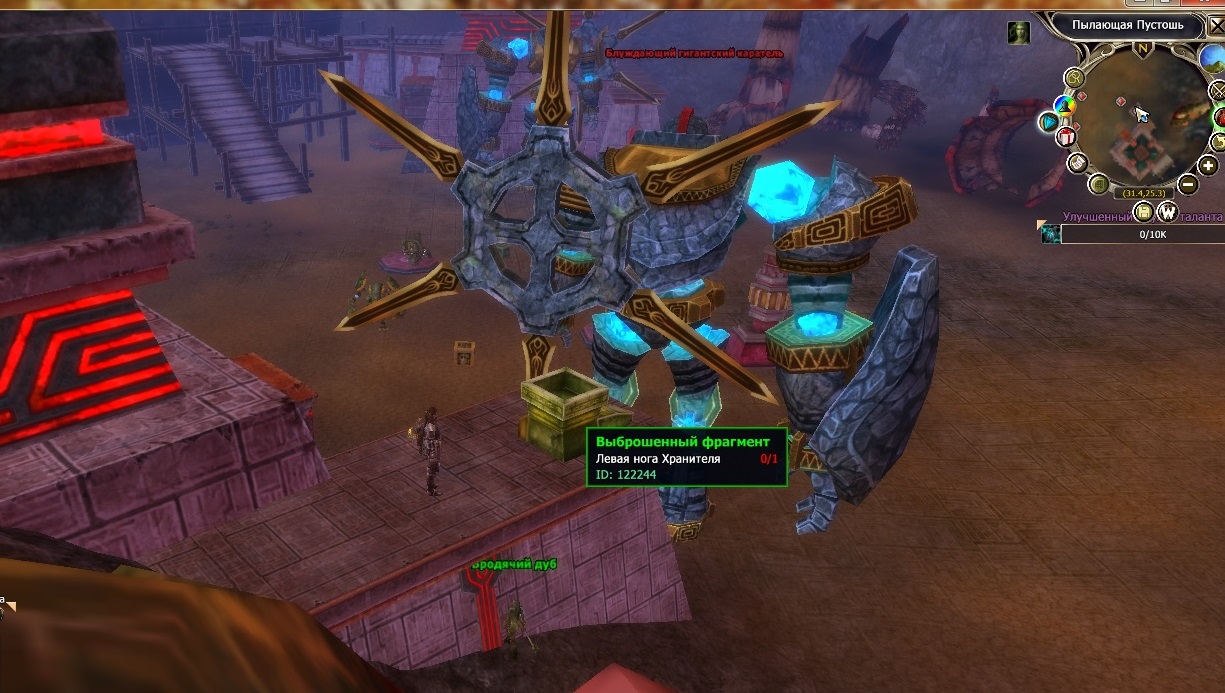This screenshot has width=1225, height=693.
Task: Click the round W button below the minimap
Action: point(1167,212)
